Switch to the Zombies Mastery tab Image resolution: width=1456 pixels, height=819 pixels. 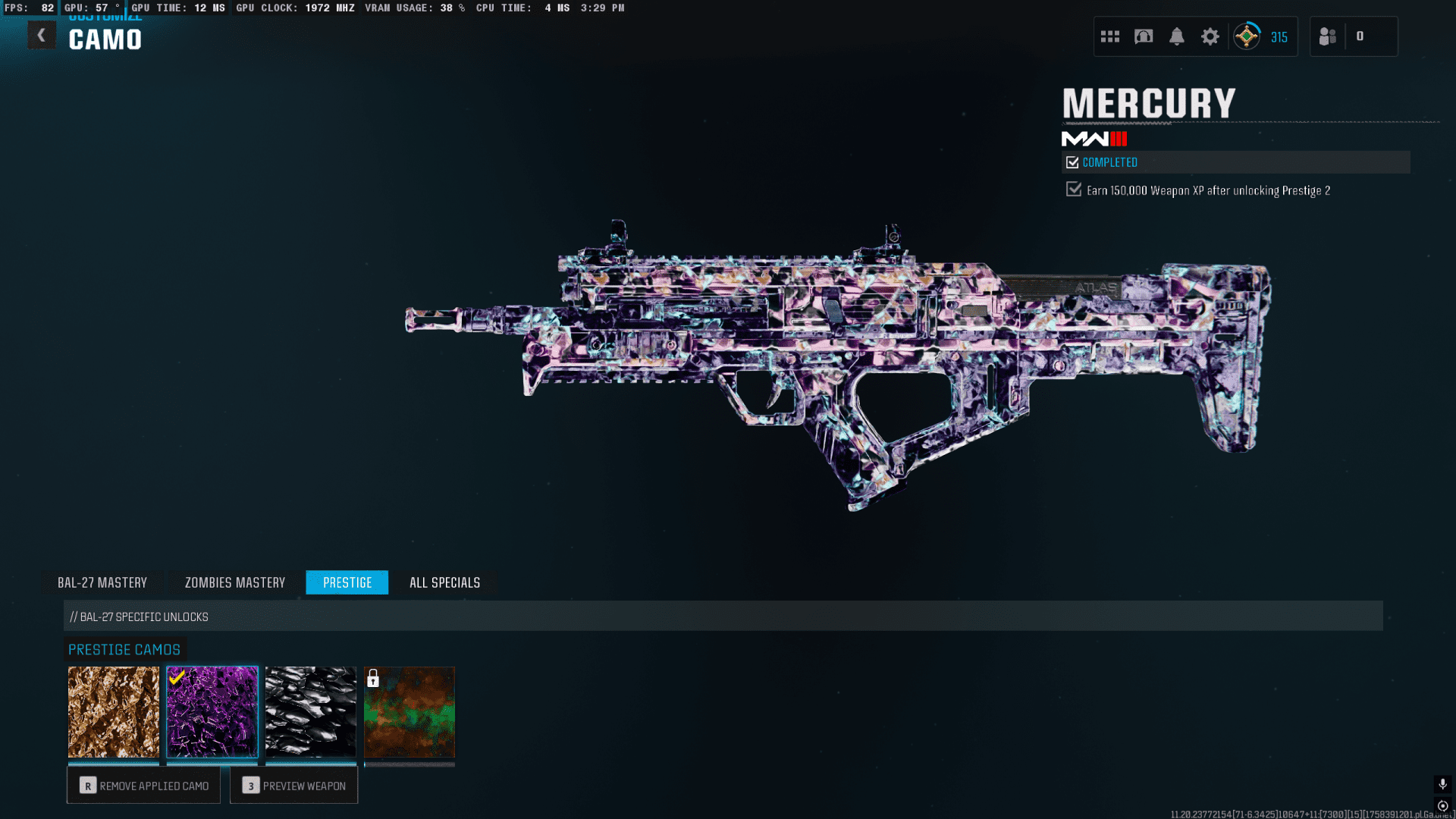point(235,582)
